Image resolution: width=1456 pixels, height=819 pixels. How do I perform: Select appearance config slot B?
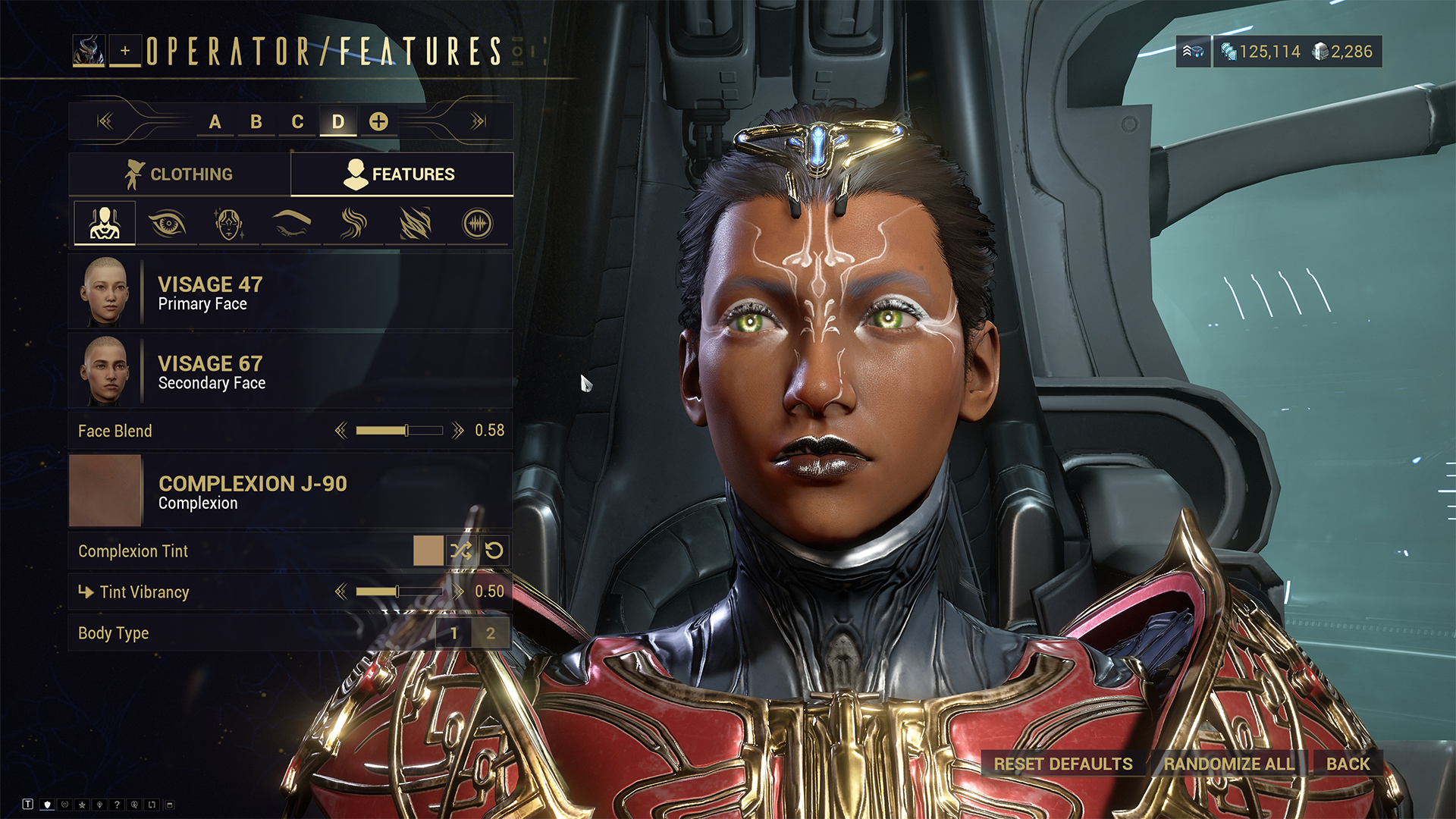click(256, 121)
